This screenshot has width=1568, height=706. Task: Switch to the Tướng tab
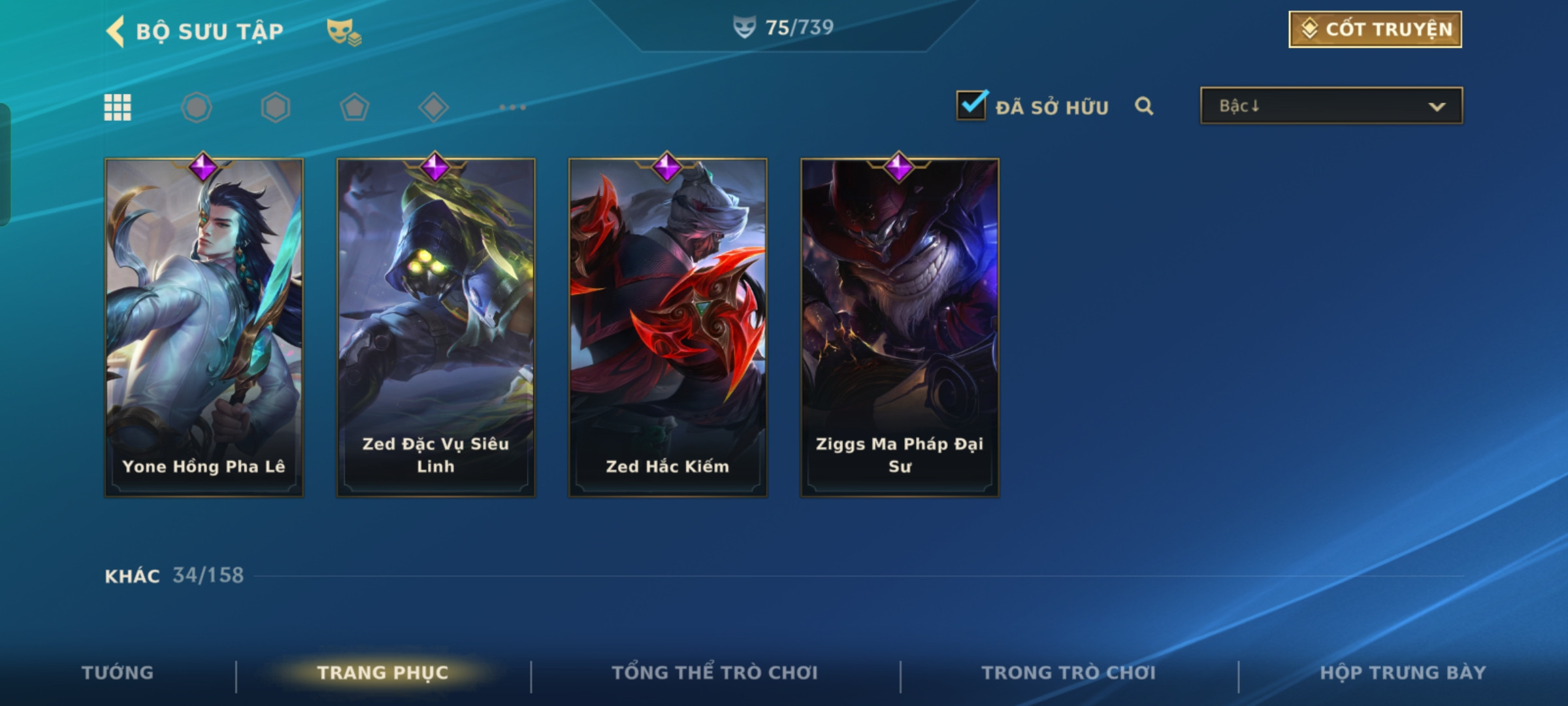pyautogui.click(x=118, y=673)
